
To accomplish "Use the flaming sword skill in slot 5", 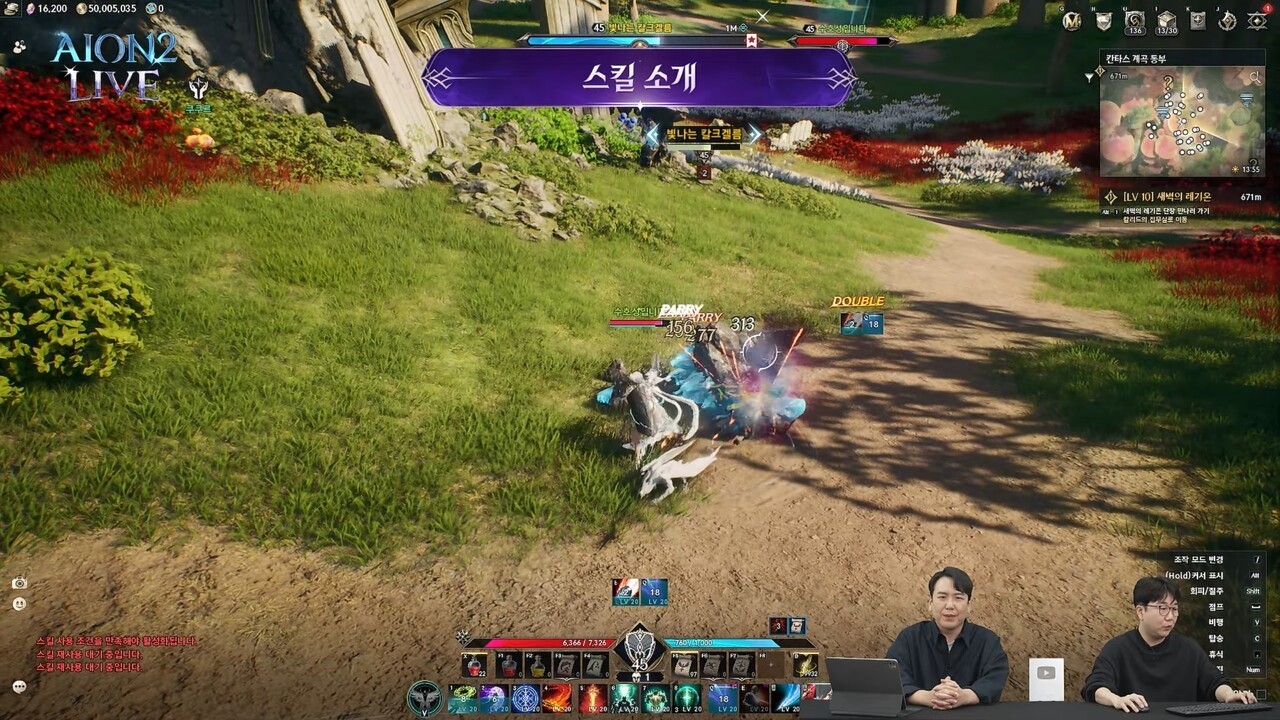I will 591,697.
